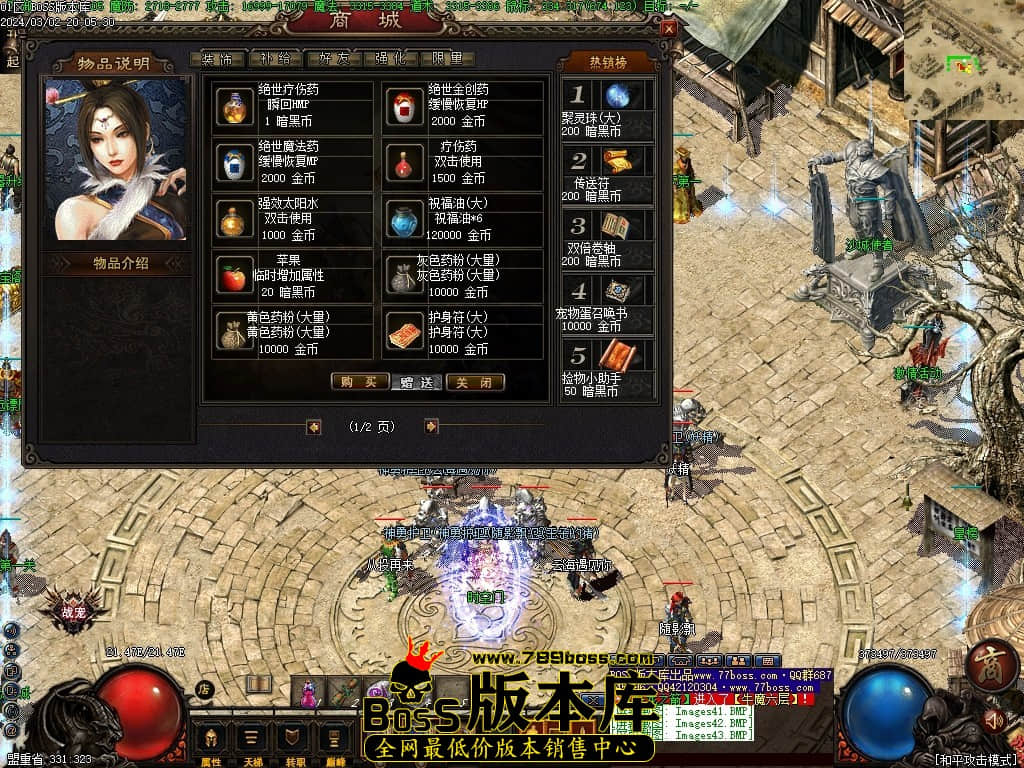
Task: Open the 补给 supplies tab
Action: [x=274, y=59]
